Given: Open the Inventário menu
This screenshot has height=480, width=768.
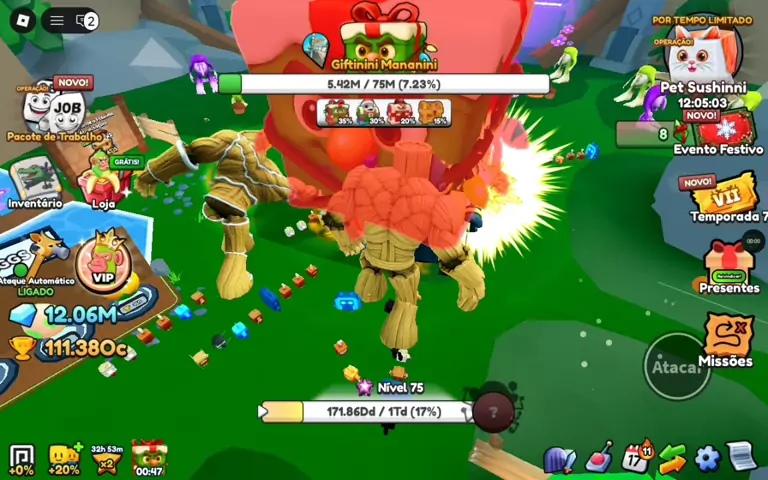Looking at the screenshot, I should (x=35, y=179).
